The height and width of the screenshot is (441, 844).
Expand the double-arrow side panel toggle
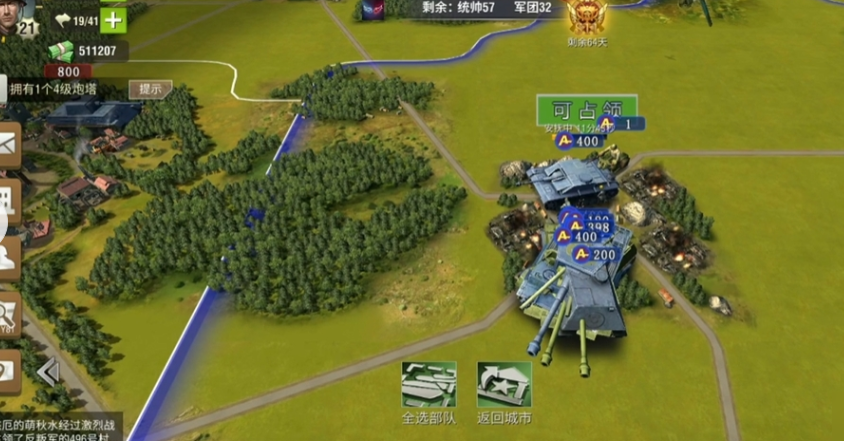click(48, 372)
